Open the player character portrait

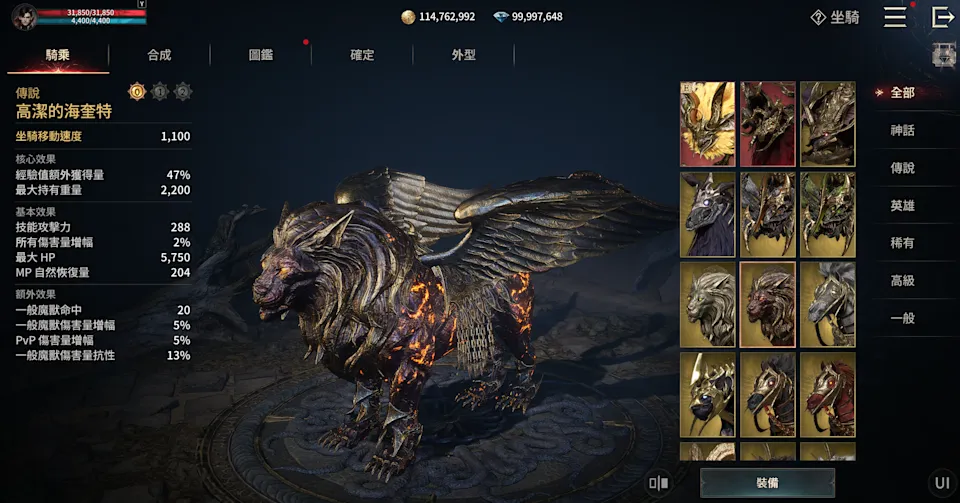pyautogui.click(x=25, y=16)
